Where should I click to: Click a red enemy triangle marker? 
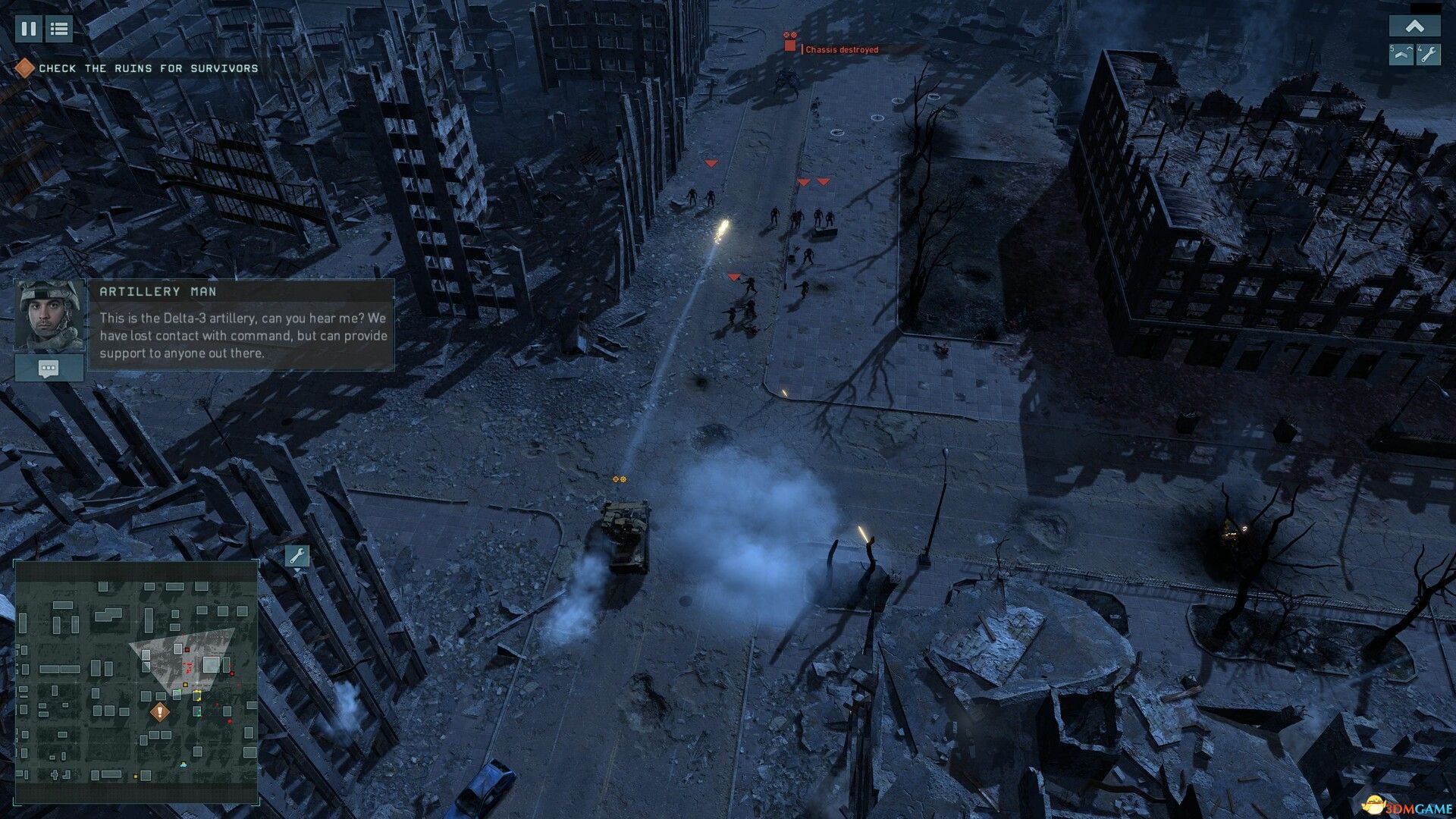coord(711,162)
